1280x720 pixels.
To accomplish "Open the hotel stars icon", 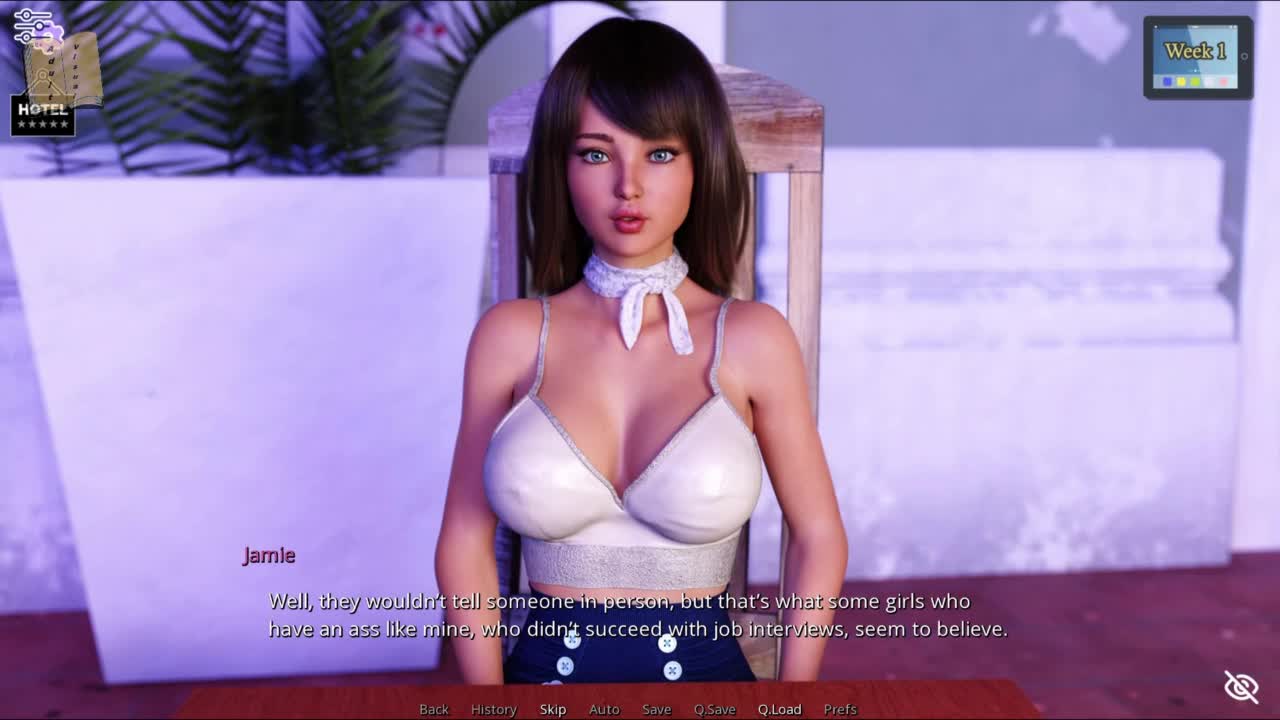I will (x=43, y=116).
